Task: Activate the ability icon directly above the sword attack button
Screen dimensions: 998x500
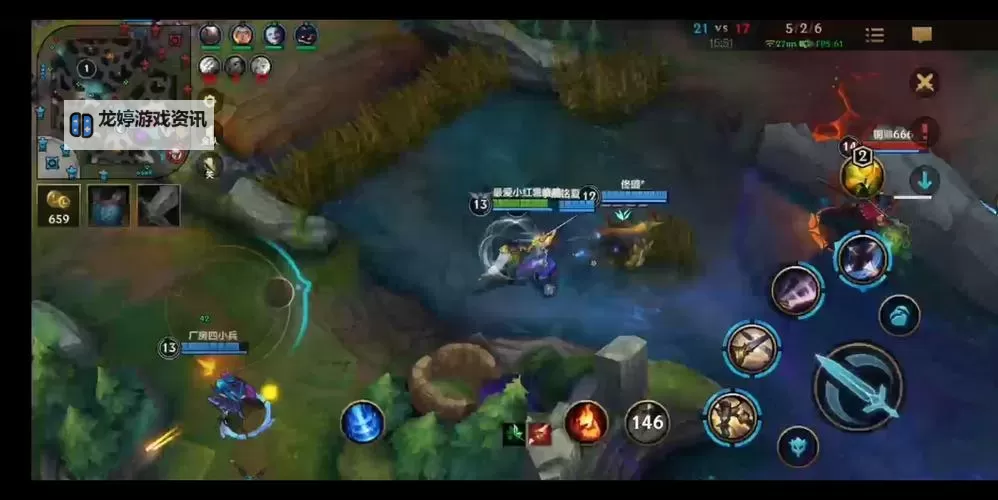Action: pos(861,258)
